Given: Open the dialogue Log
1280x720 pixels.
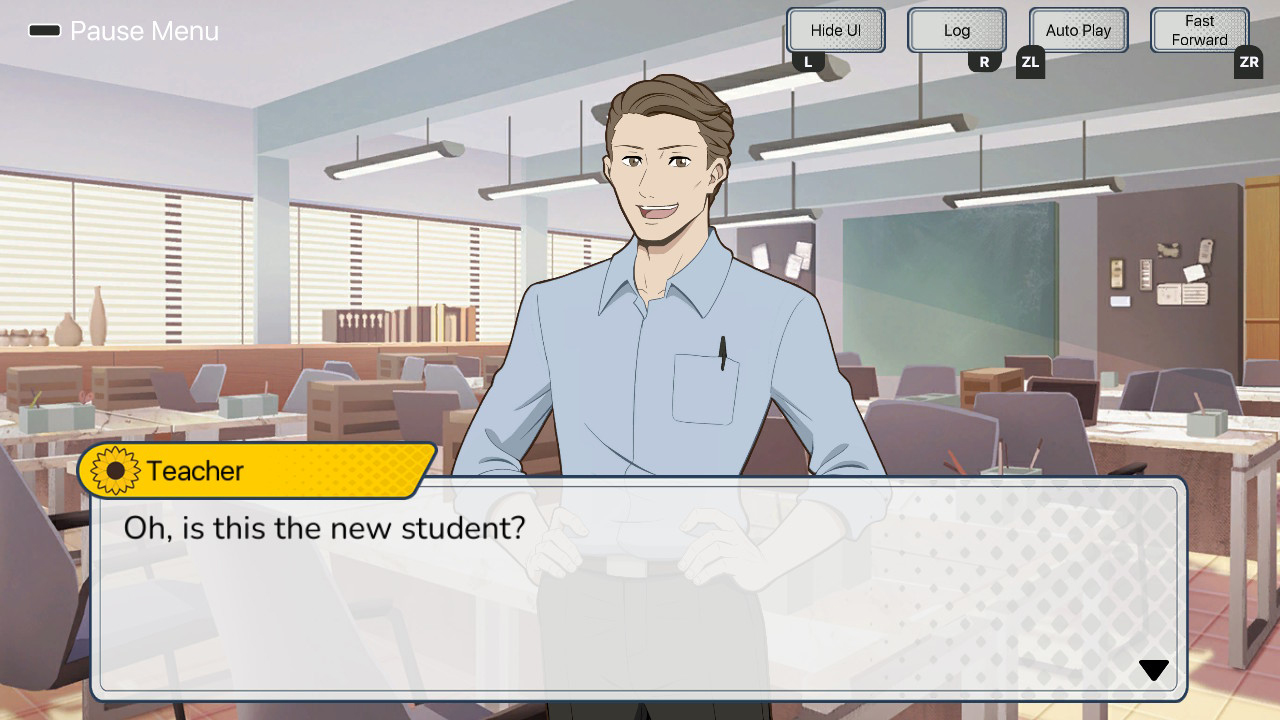Looking at the screenshot, I should (x=956, y=30).
